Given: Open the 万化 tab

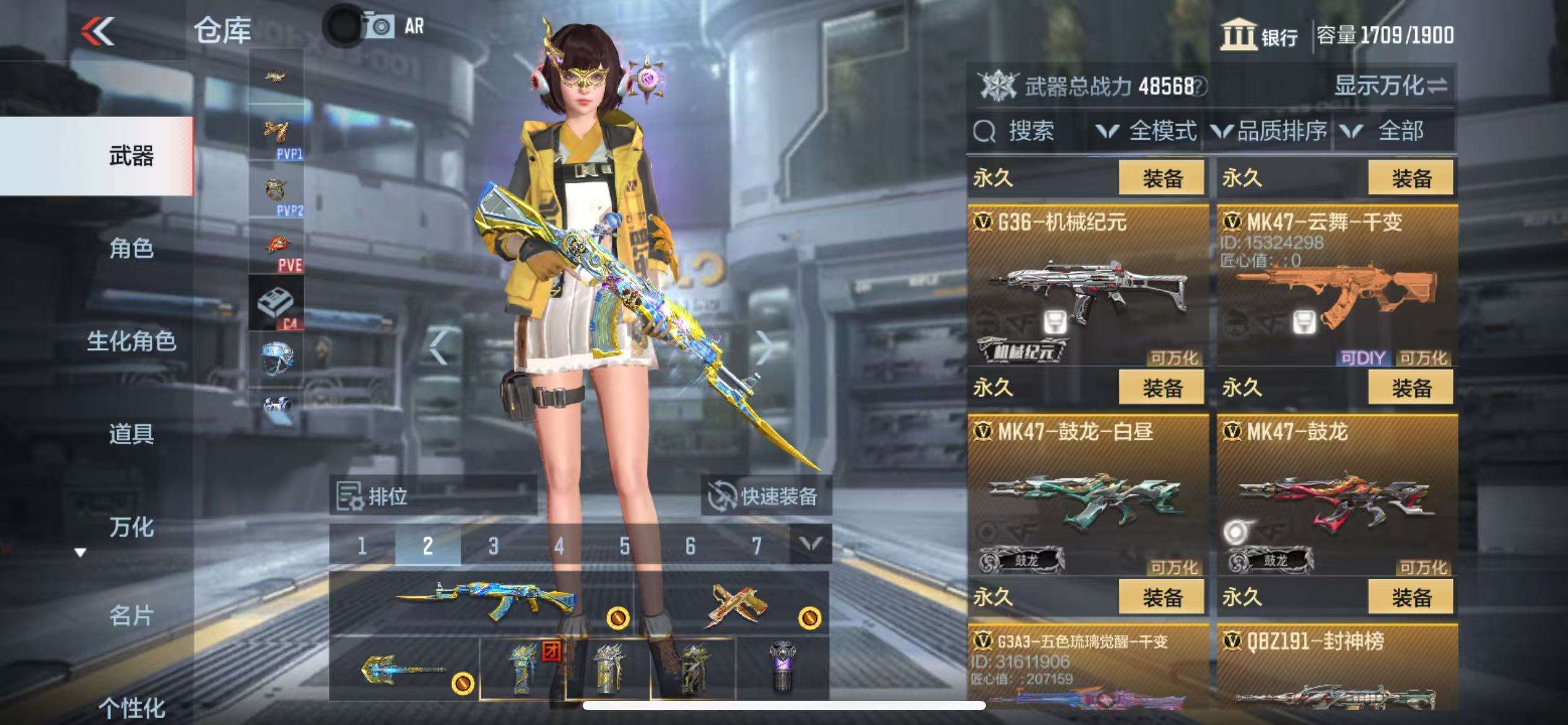Looking at the screenshot, I should 131,527.
